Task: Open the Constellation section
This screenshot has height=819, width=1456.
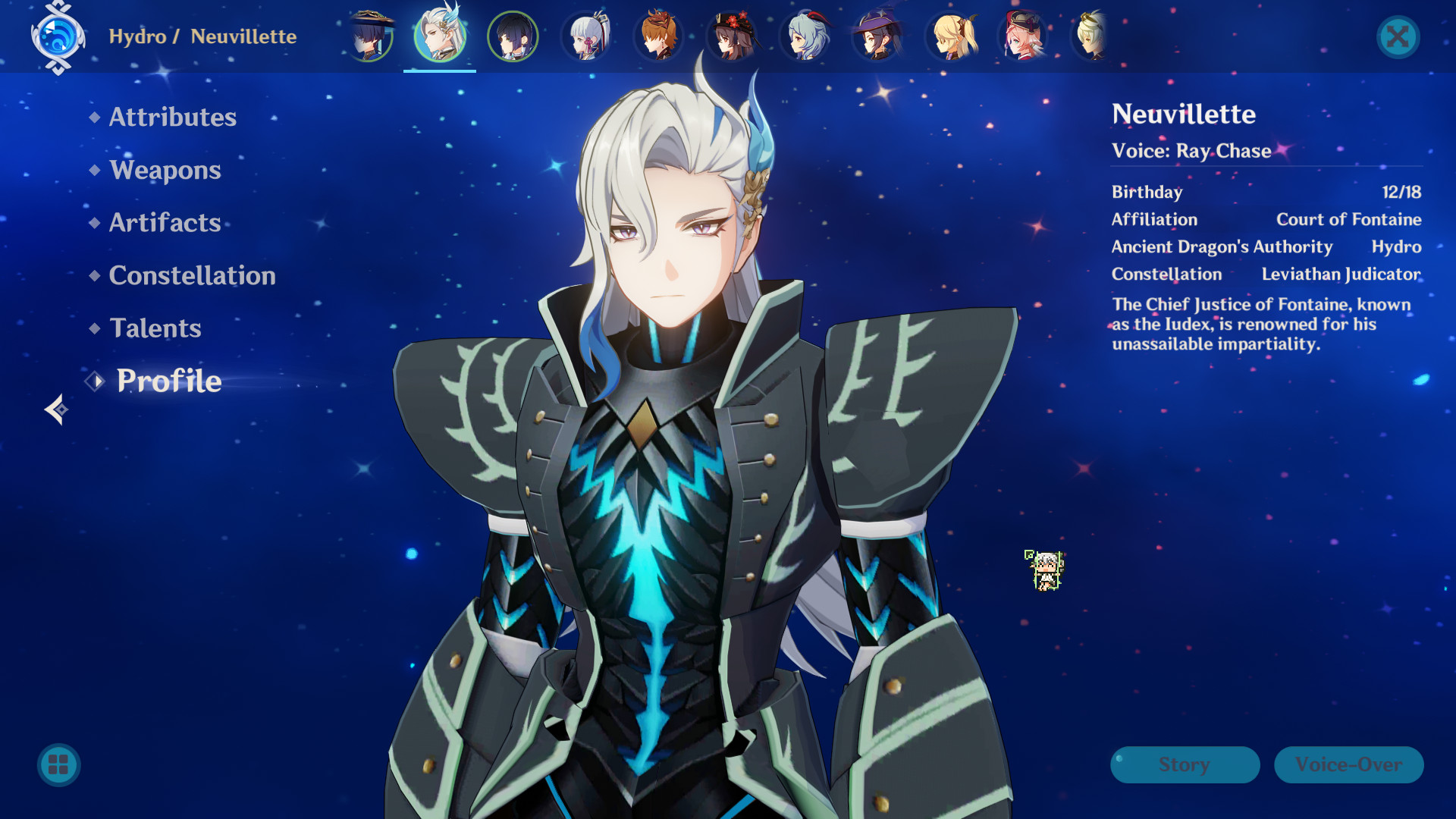Action: 192,275
